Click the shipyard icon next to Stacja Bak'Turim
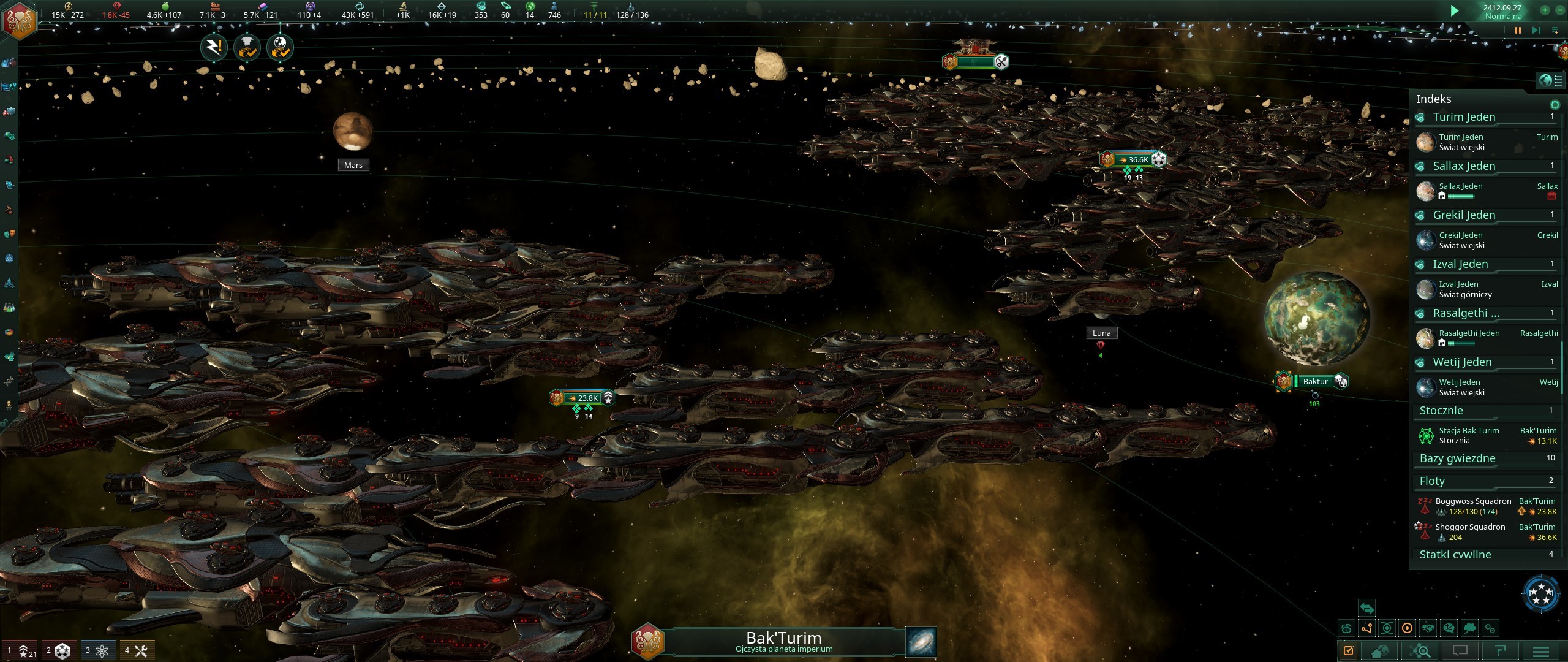 (x=1425, y=436)
